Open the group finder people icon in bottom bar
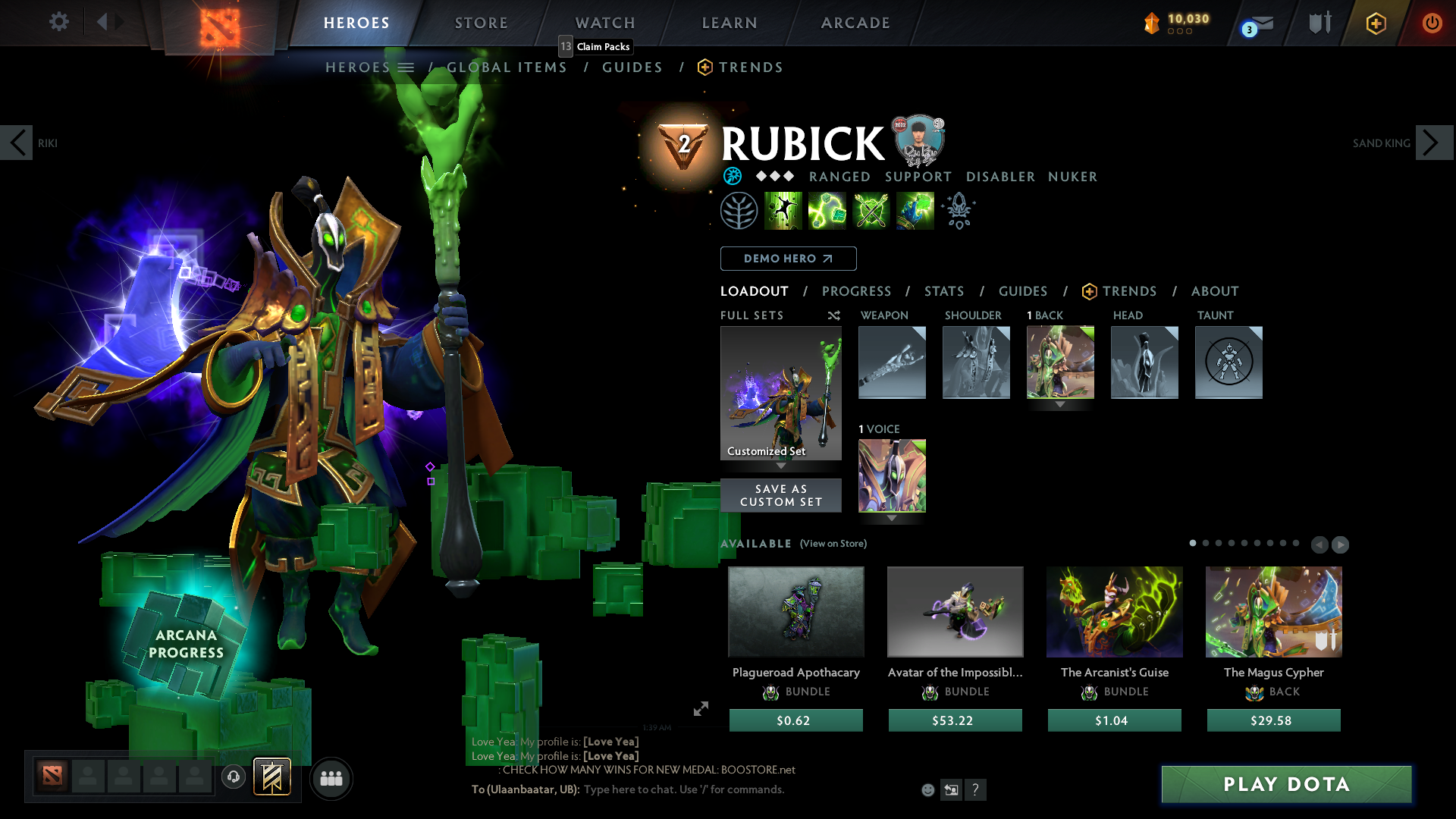The width and height of the screenshot is (1456, 819). pyautogui.click(x=331, y=777)
